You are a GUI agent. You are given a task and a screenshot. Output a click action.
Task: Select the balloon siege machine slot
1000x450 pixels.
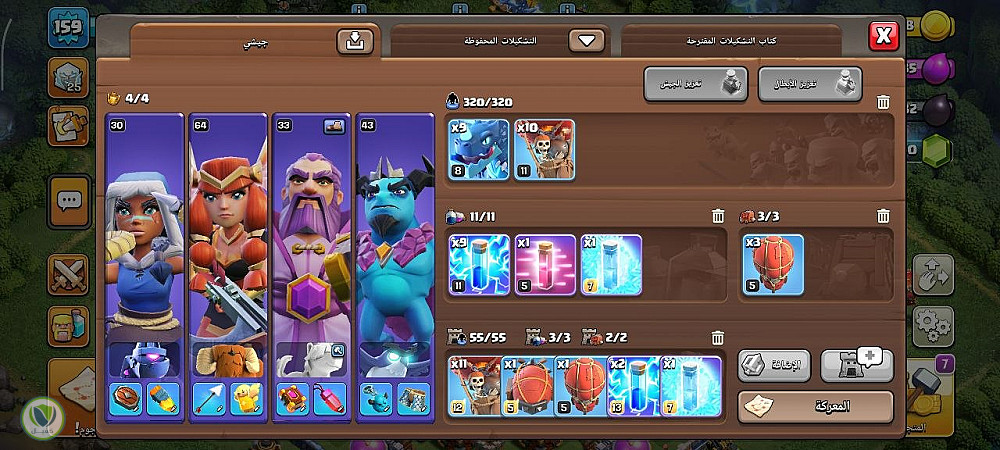[x=773, y=265]
